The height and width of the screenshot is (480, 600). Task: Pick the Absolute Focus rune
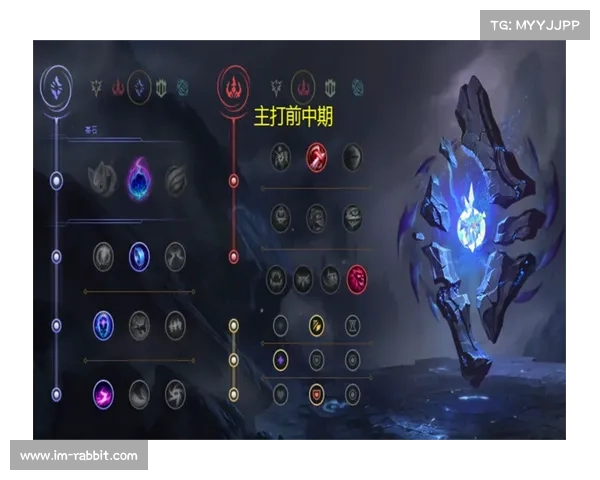(176, 324)
